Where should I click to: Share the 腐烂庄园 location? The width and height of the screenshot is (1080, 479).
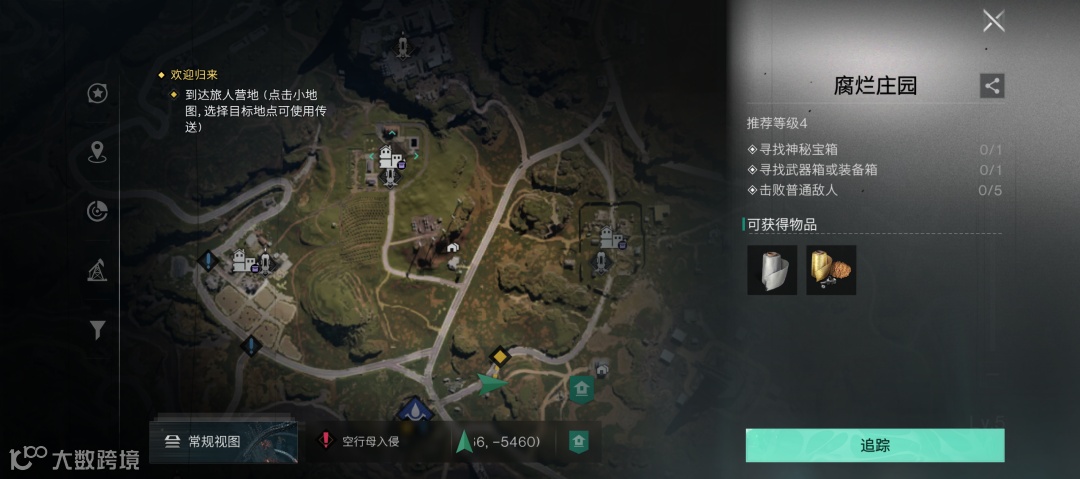point(992,86)
